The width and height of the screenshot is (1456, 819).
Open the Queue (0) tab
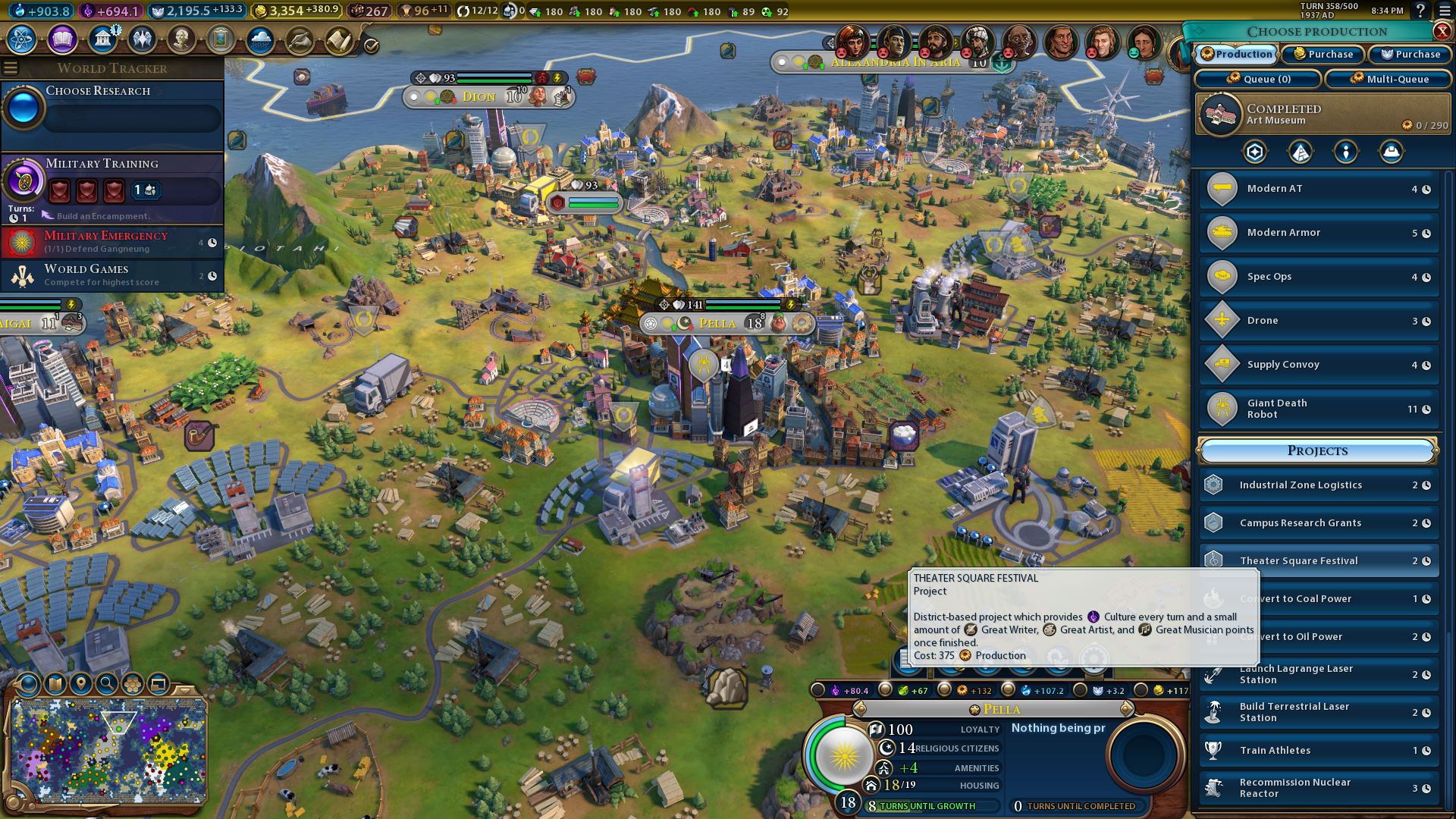(1258, 79)
